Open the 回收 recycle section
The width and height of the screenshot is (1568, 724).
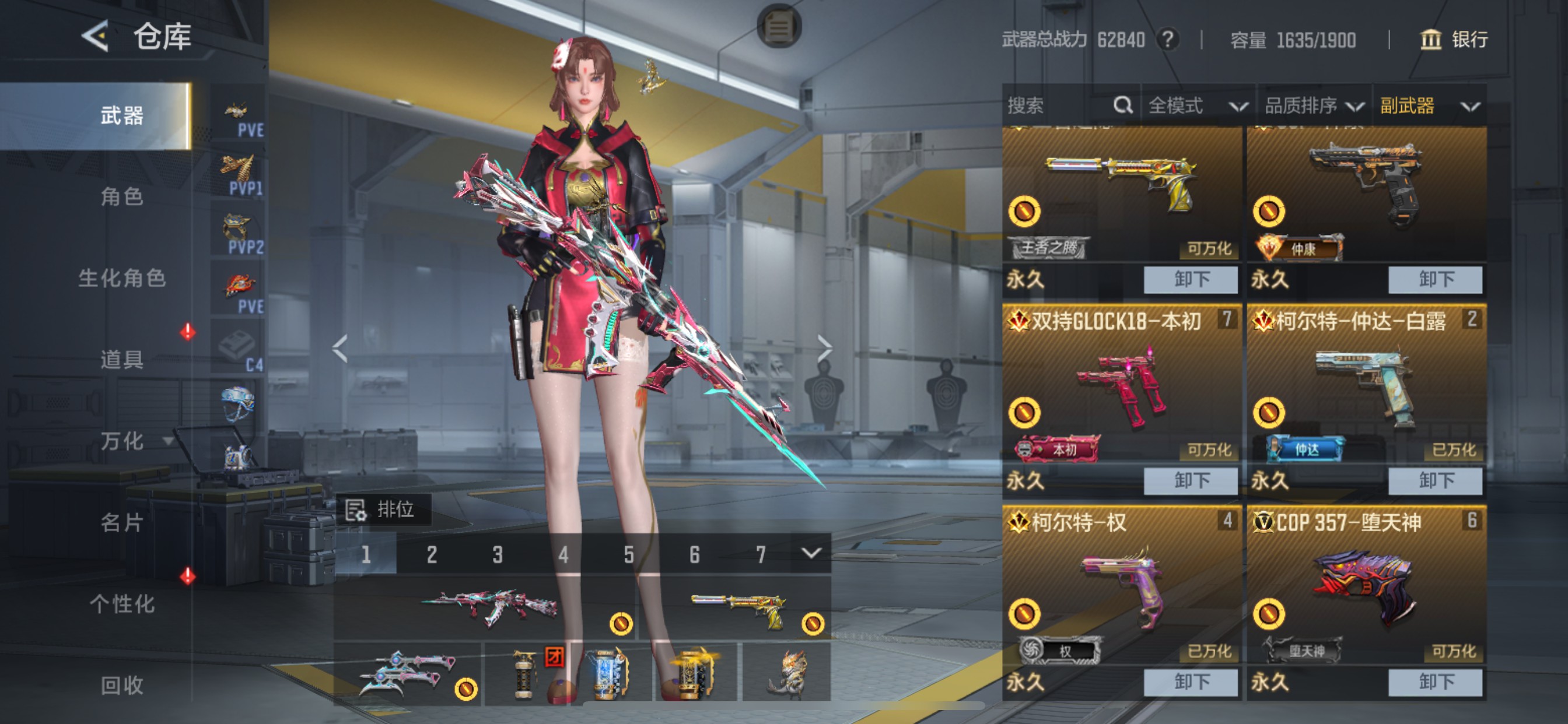122,685
